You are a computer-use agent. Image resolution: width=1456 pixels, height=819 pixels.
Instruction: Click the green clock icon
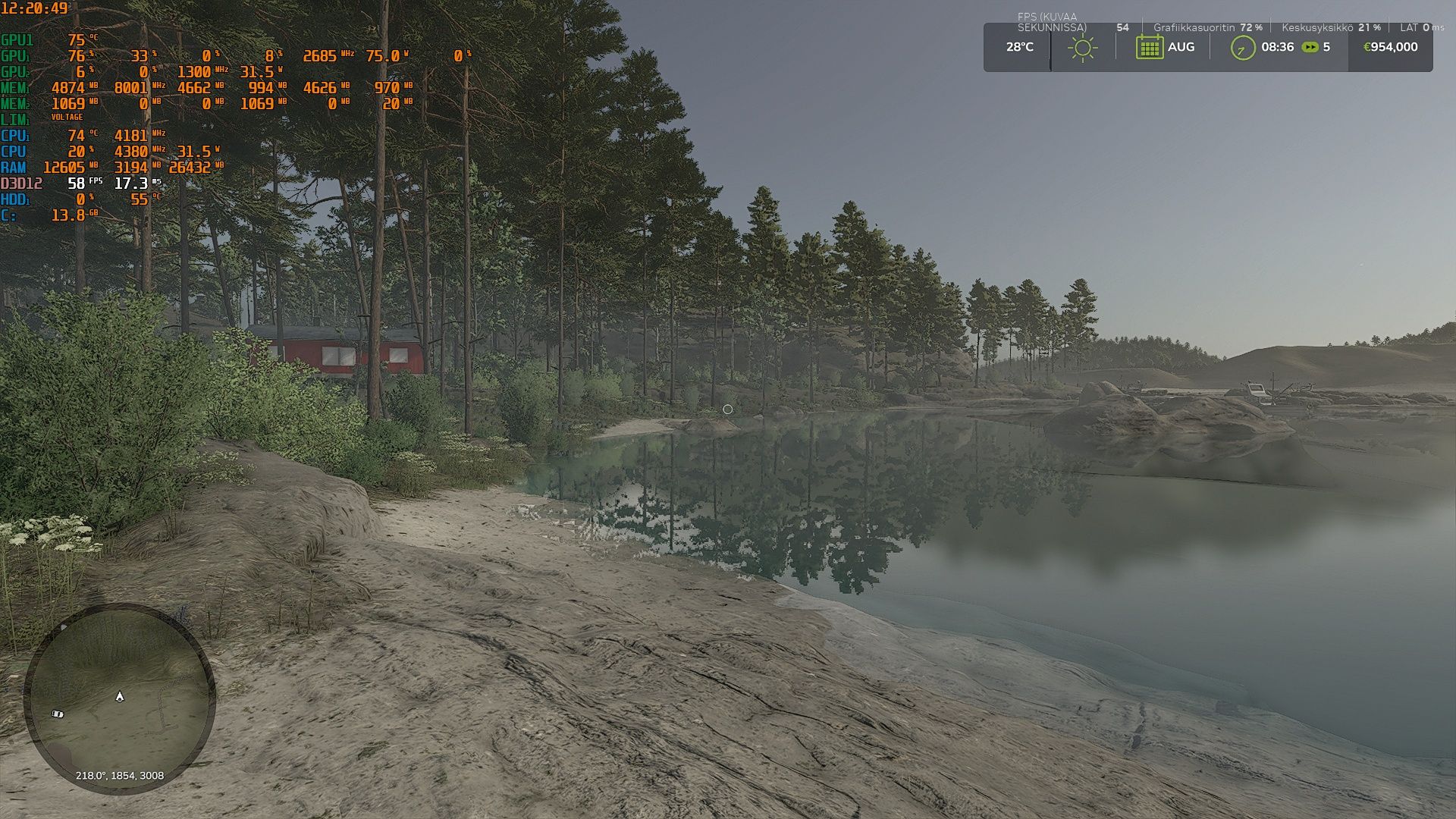point(1242,48)
